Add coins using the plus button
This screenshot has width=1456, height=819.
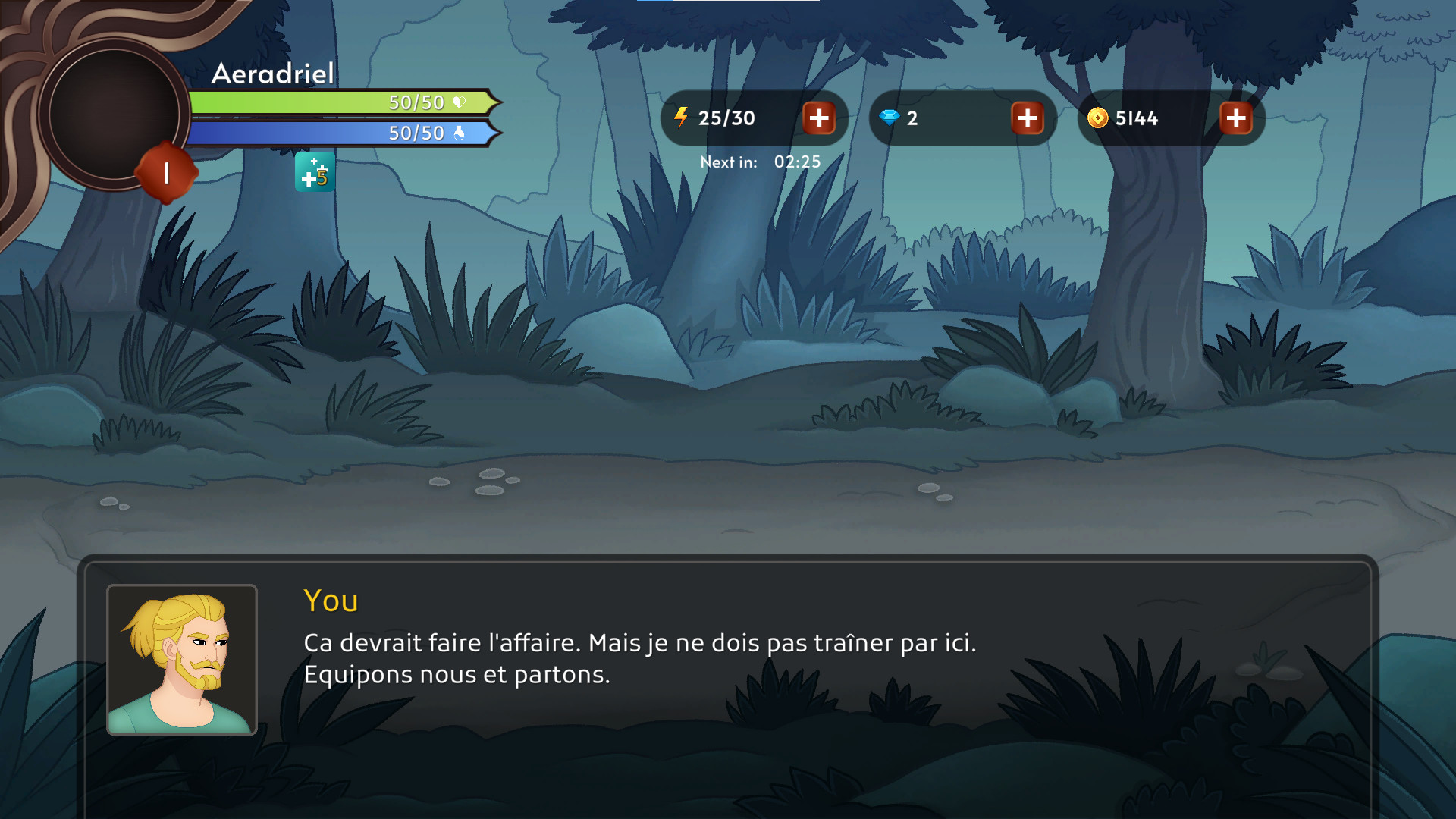[x=1236, y=118]
